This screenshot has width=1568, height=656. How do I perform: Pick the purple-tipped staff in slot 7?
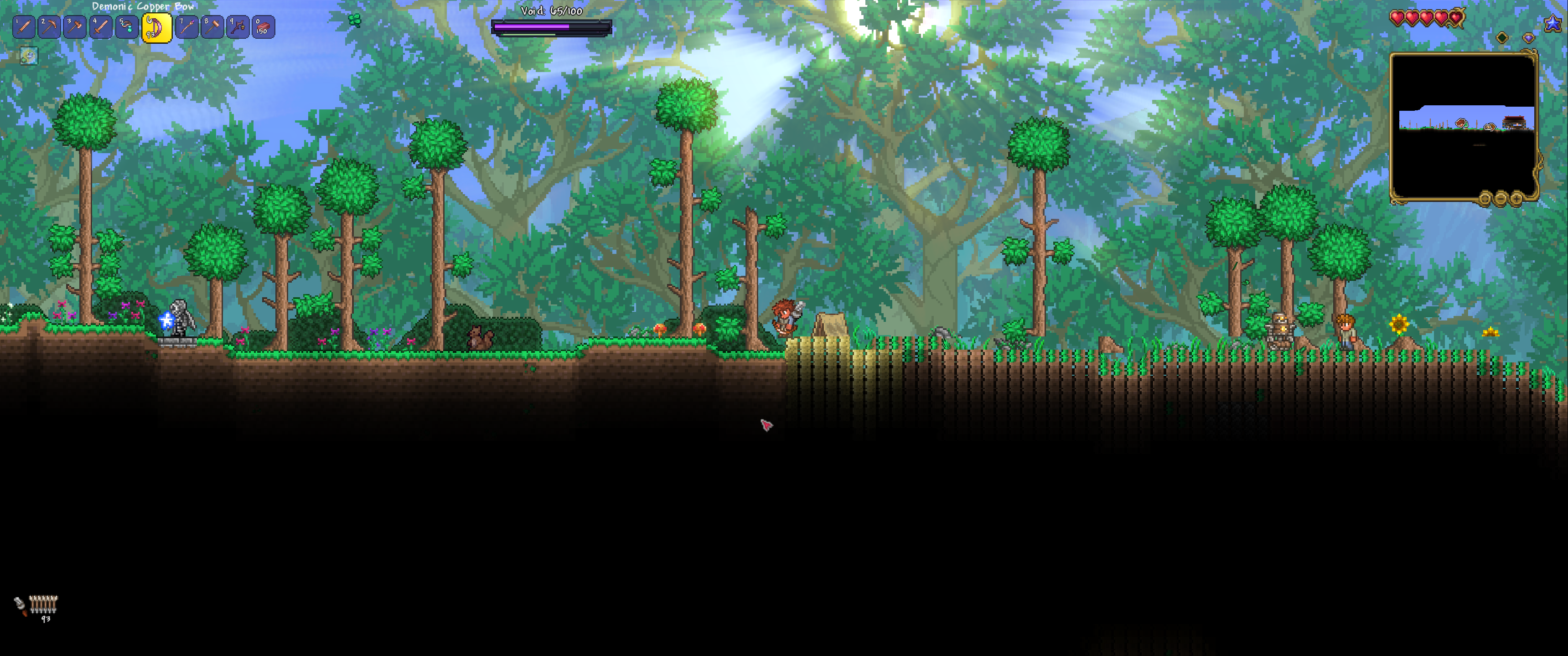coord(186,27)
